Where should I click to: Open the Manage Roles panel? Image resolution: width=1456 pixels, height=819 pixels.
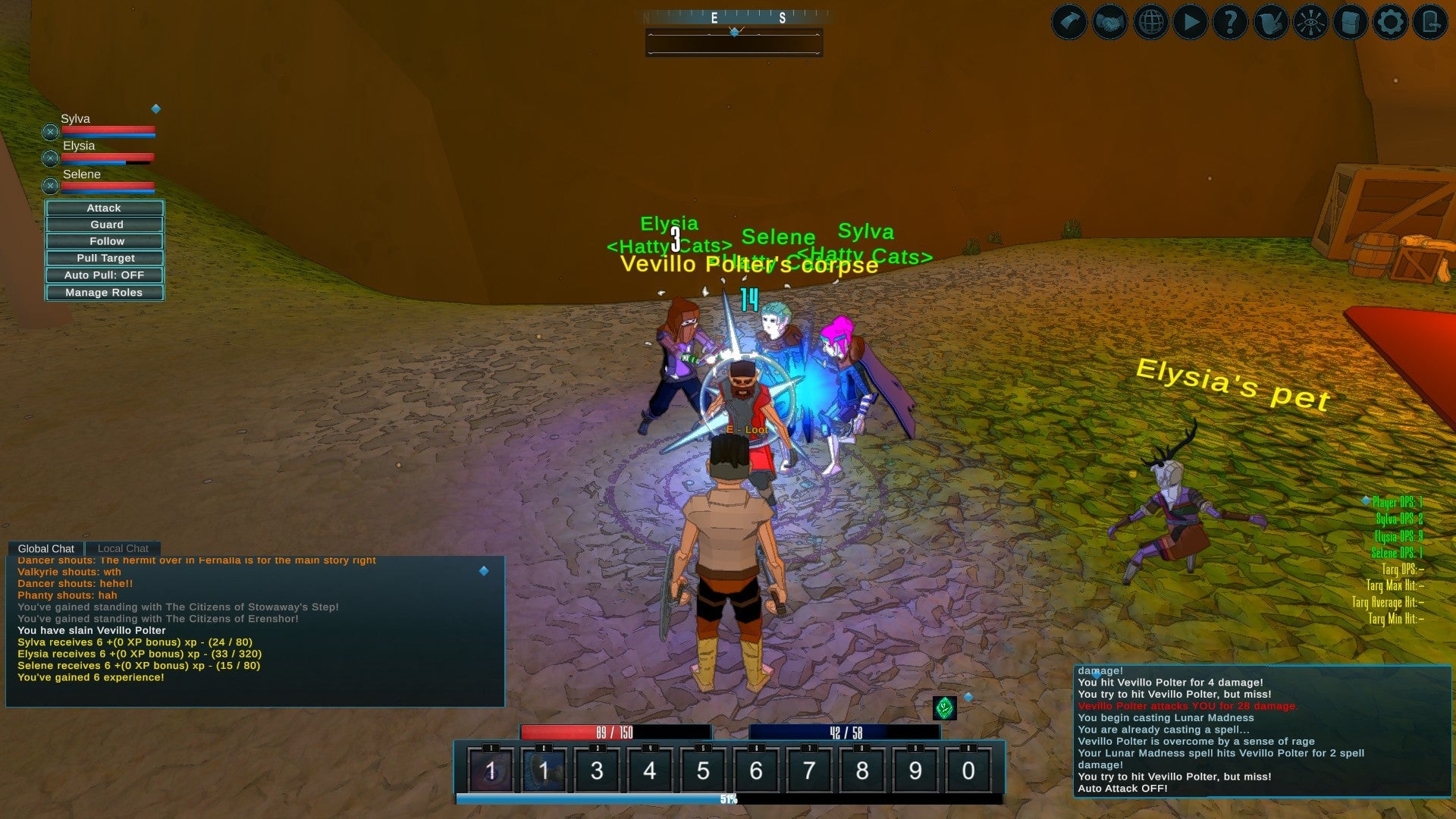click(x=104, y=293)
